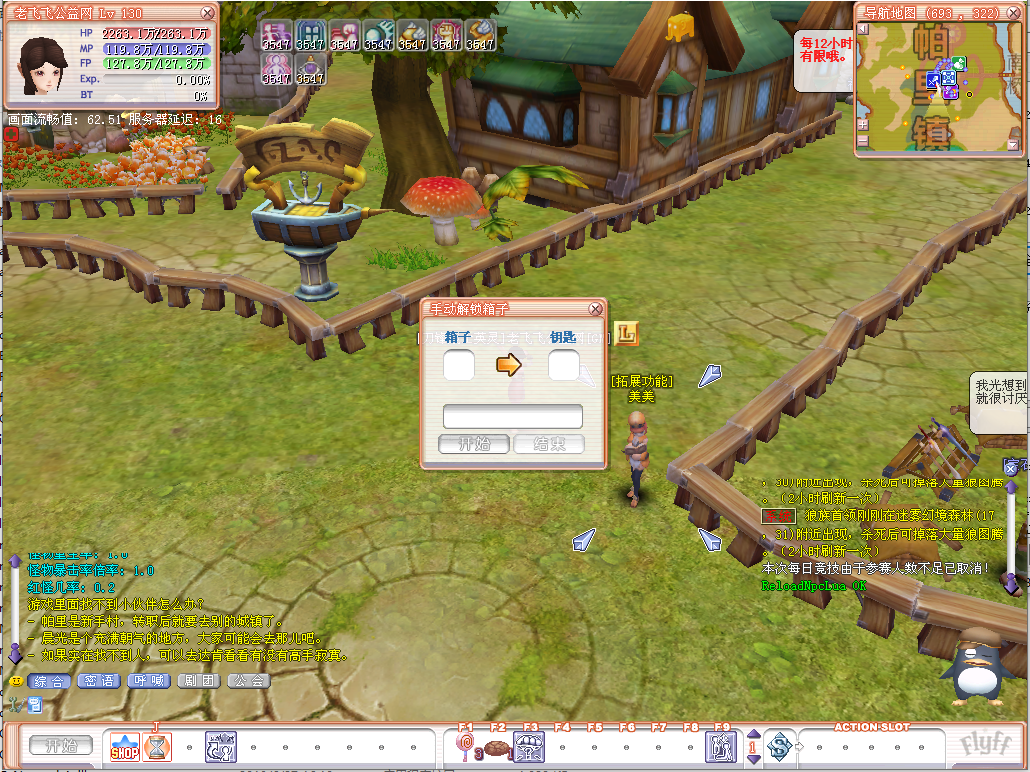Screen dimensions: 1030x772
Task: Switch to the 剧团 chat tab
Action: point(199,681)
